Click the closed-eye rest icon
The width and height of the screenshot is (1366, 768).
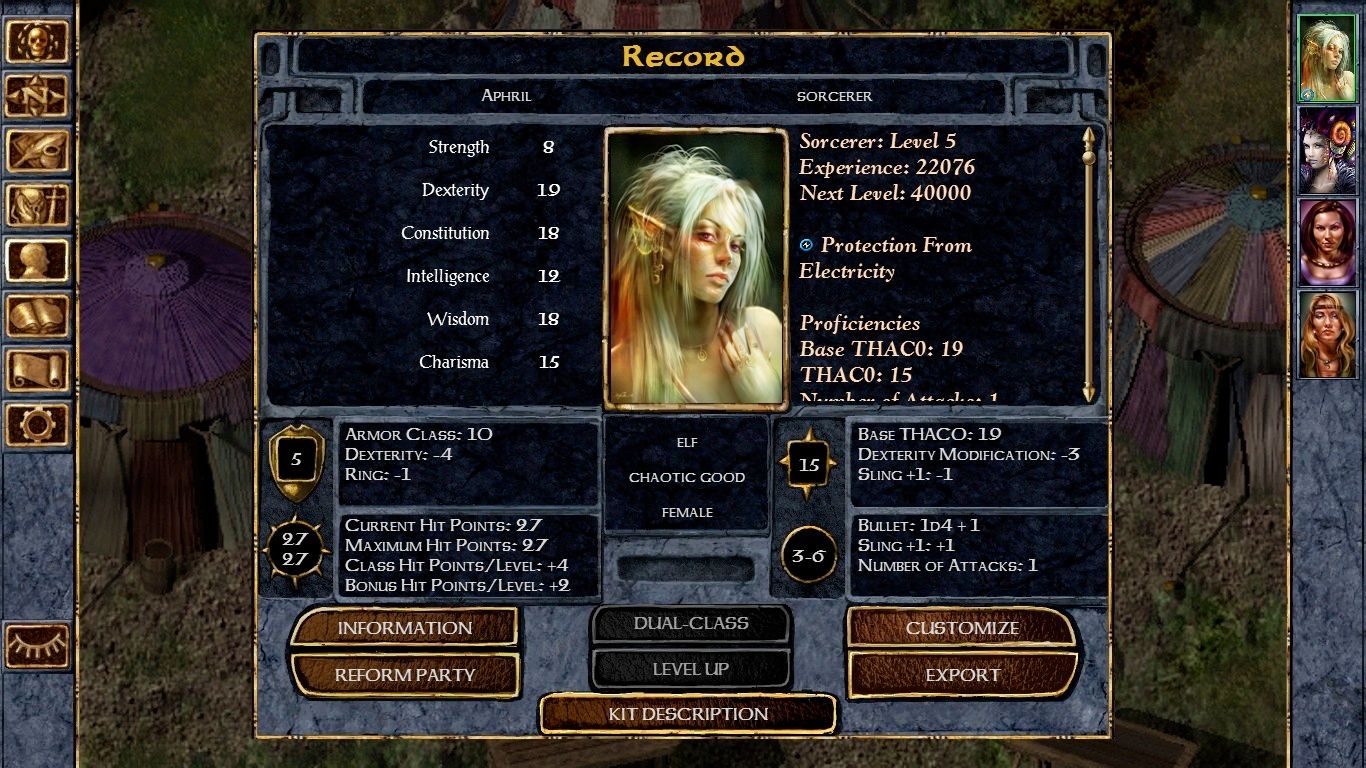click(x=38, y=646)
